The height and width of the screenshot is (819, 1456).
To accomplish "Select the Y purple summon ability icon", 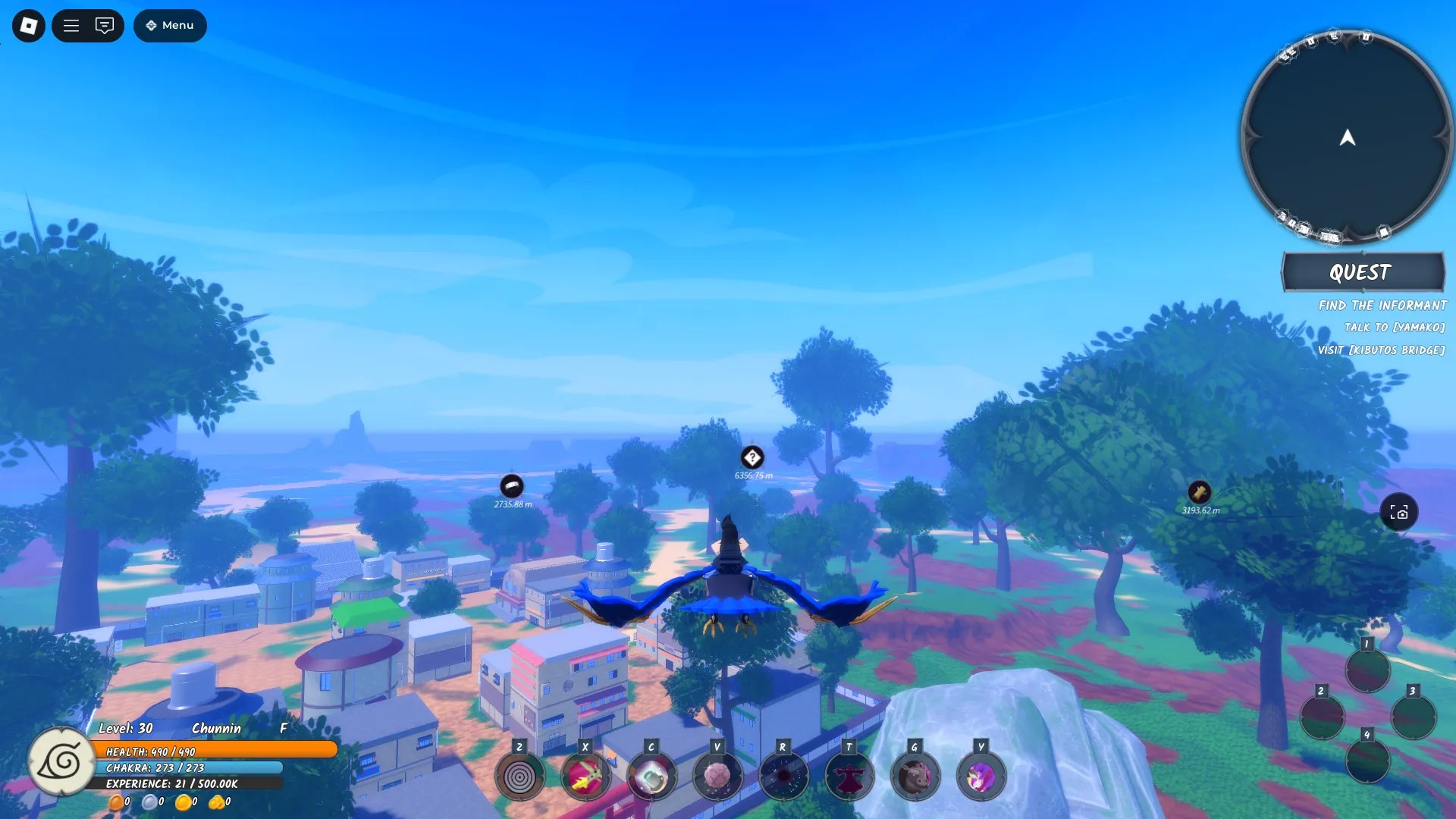I will point(981,777).
